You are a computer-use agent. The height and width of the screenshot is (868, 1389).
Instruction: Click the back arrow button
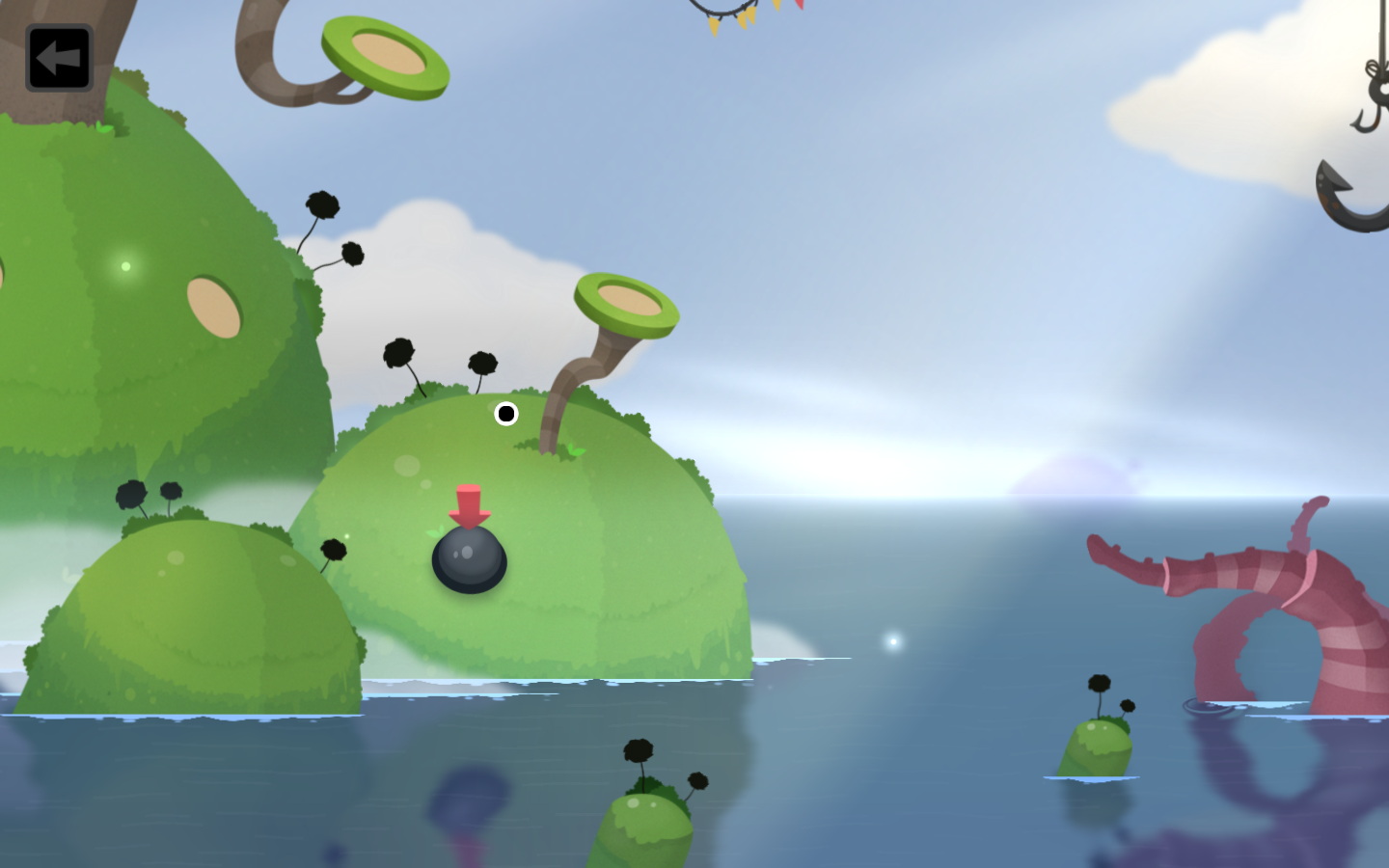[59, 58]
